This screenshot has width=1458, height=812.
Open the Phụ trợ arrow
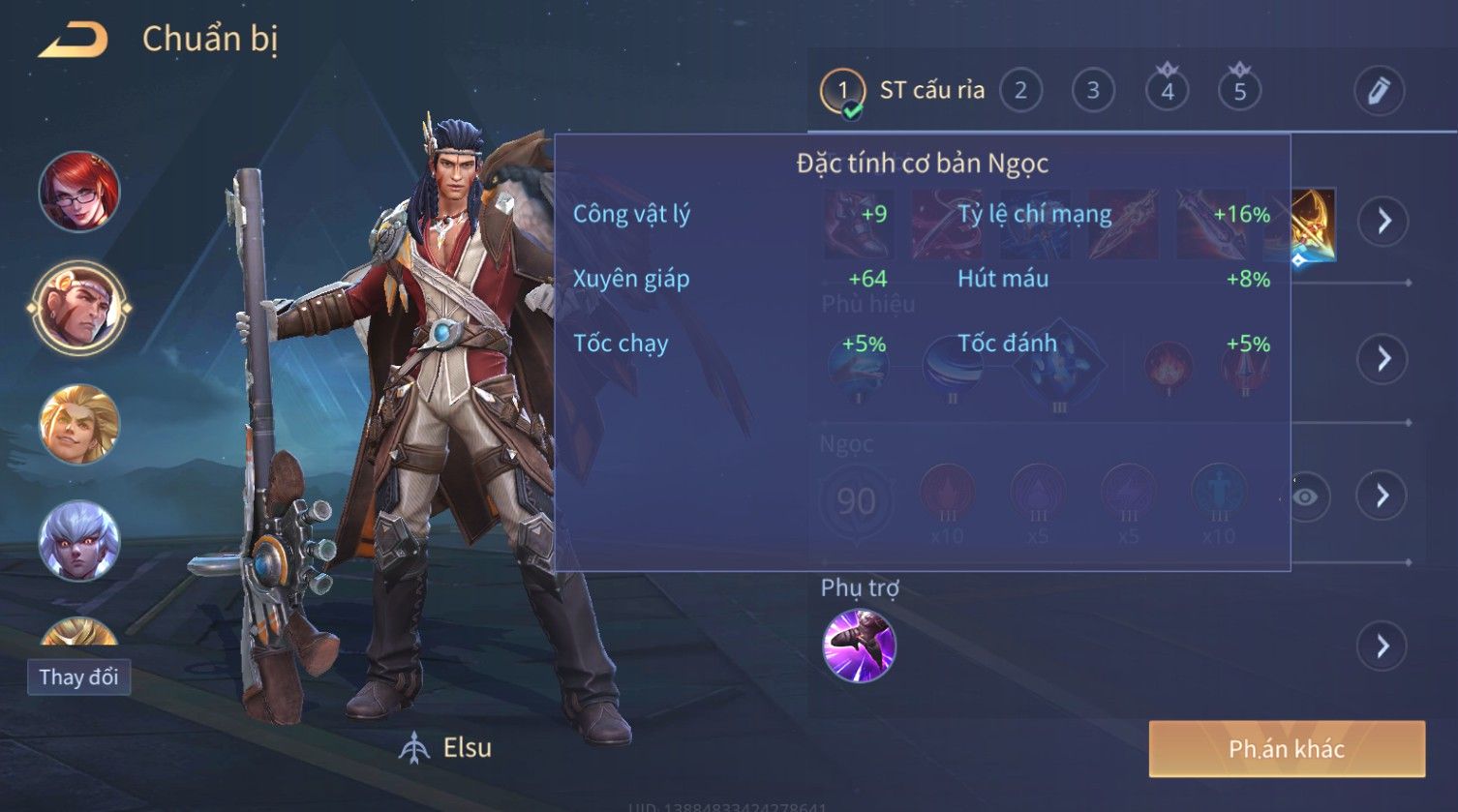click(1383, 646)
